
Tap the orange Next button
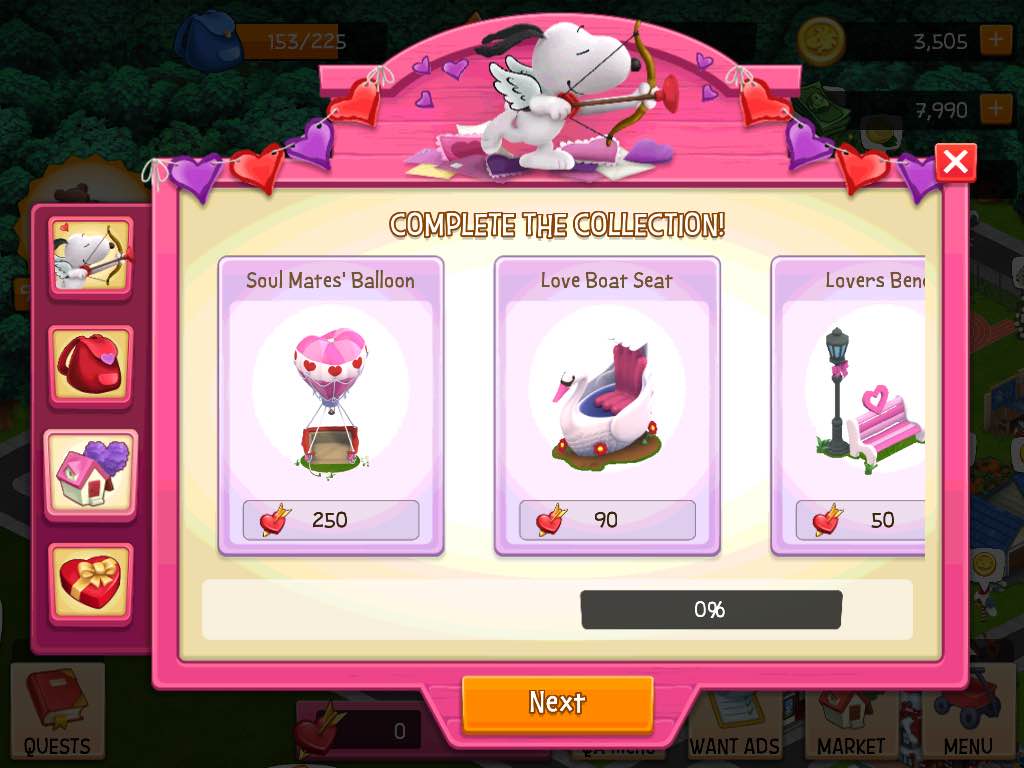coord(557,703)
